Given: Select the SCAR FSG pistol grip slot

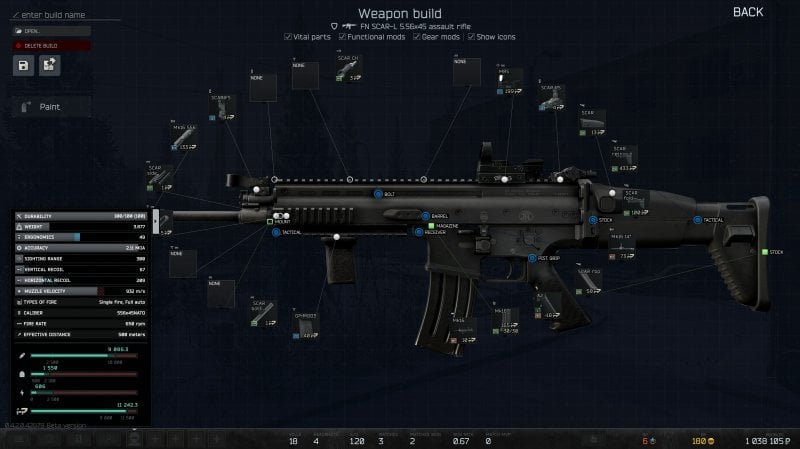Looking at the screenshot, I should (592, 282).
